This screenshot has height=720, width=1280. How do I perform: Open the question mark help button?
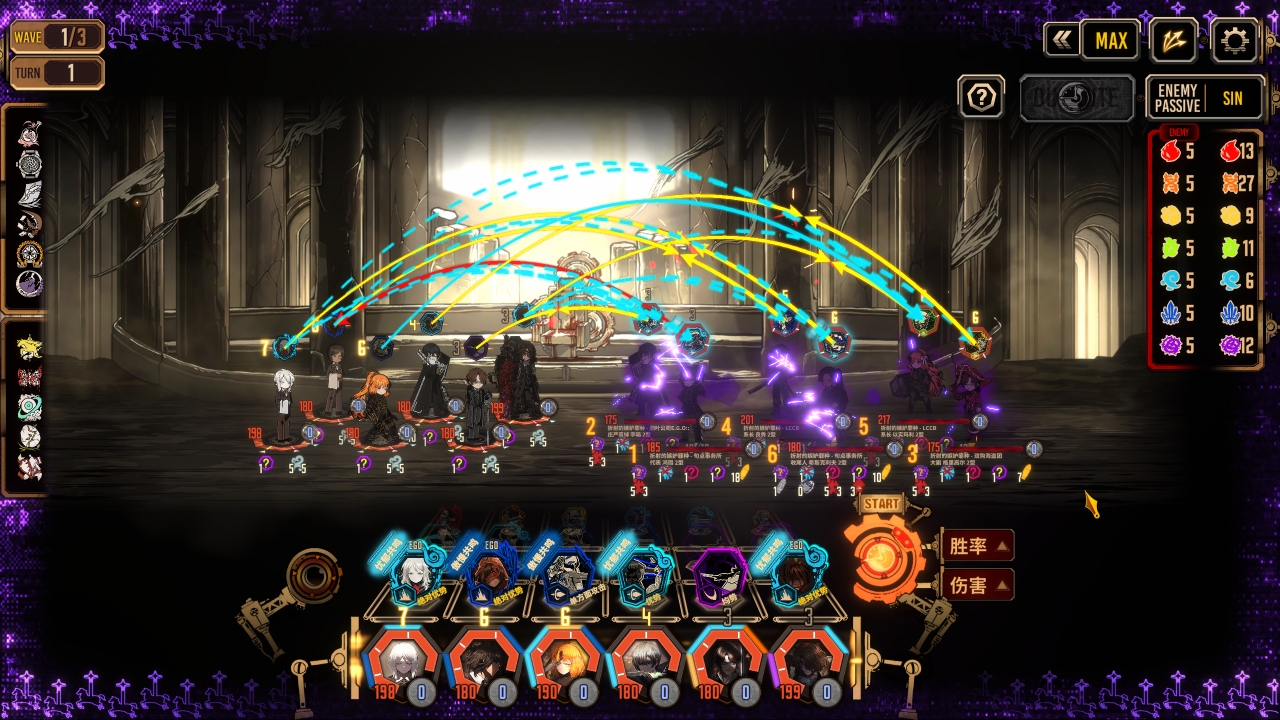(981, 97)
